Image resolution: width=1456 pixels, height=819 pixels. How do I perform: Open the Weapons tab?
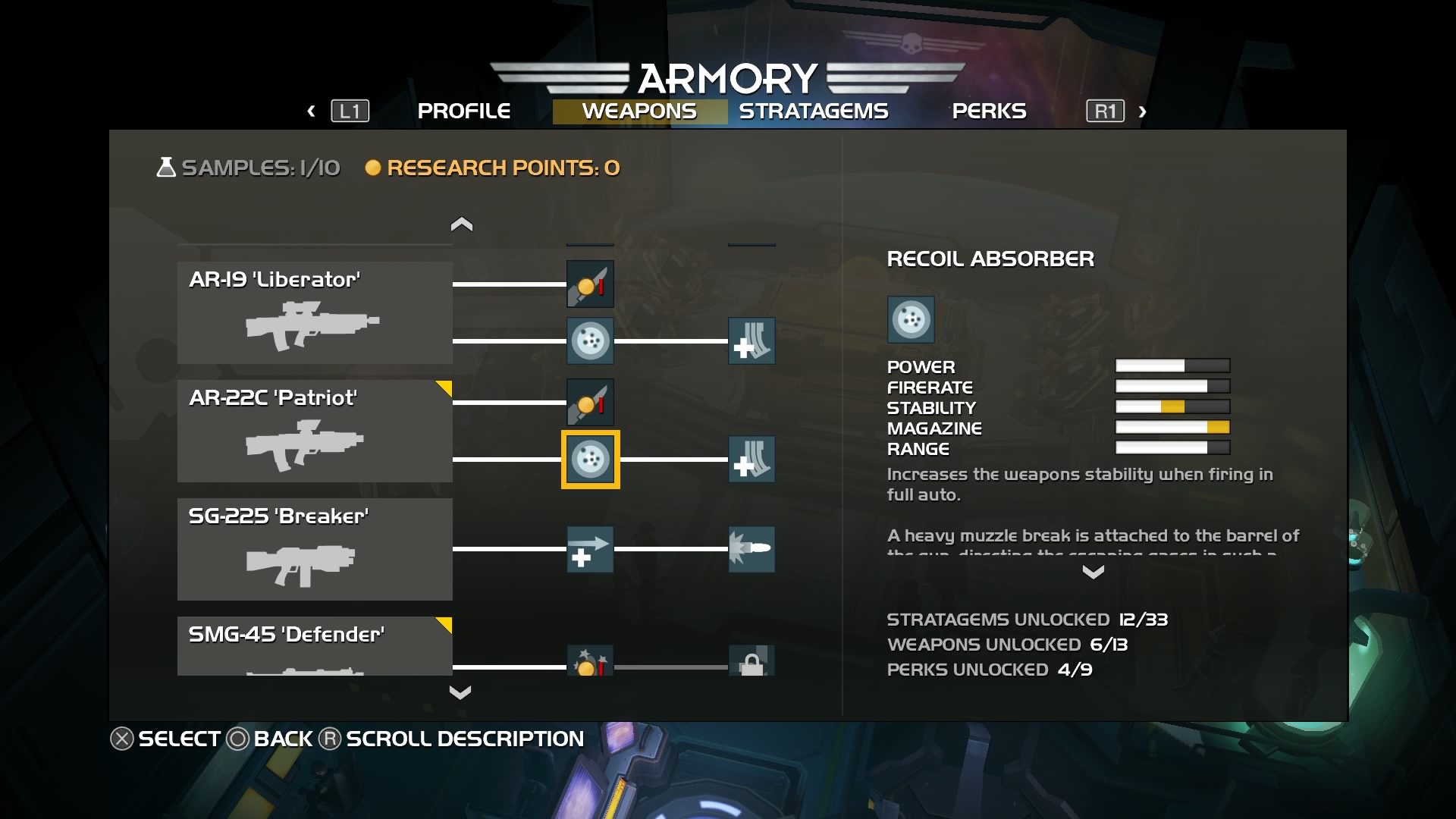[x=639, y=111]
